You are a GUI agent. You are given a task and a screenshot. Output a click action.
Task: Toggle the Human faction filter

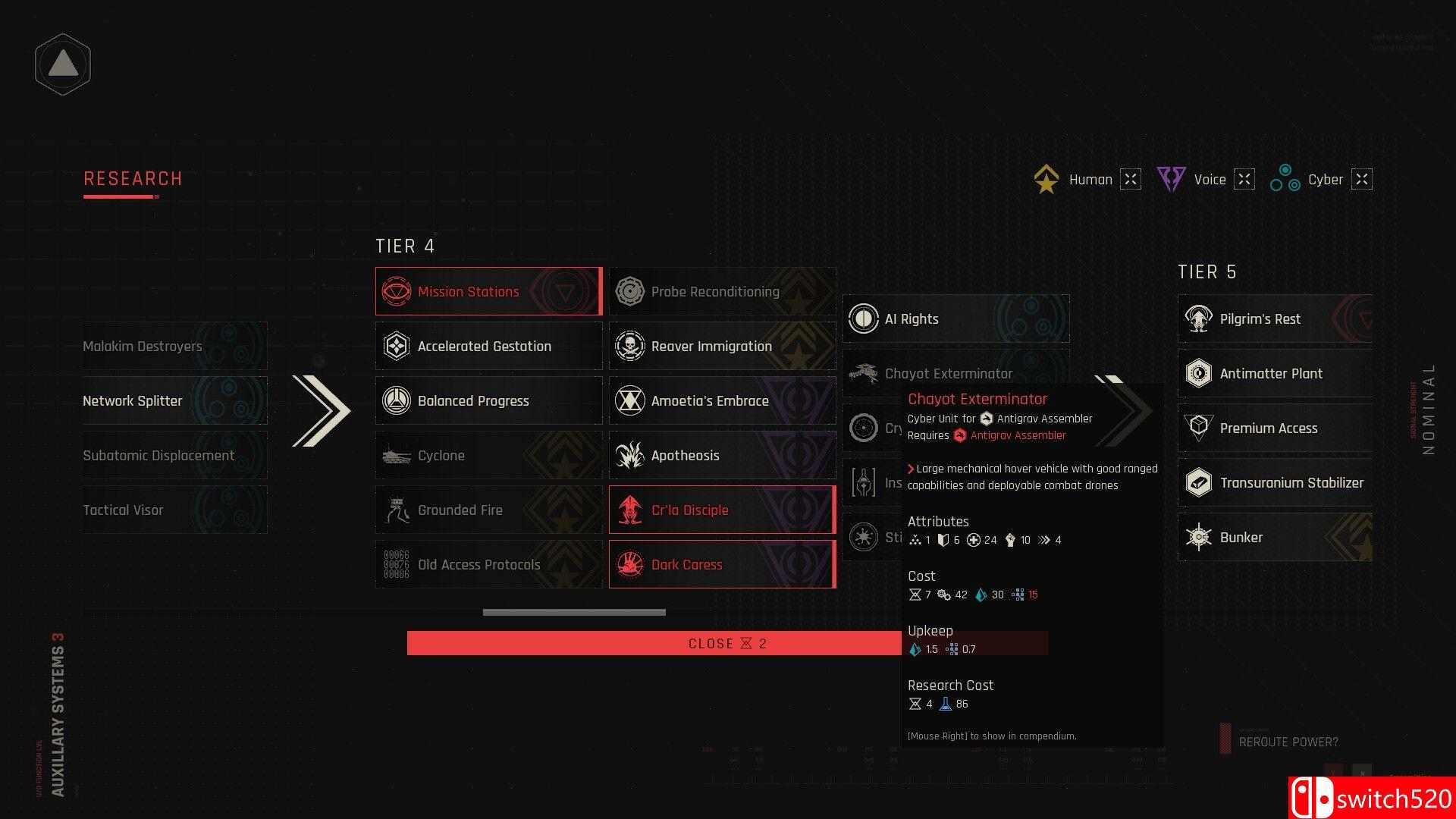coord(1130,180)
